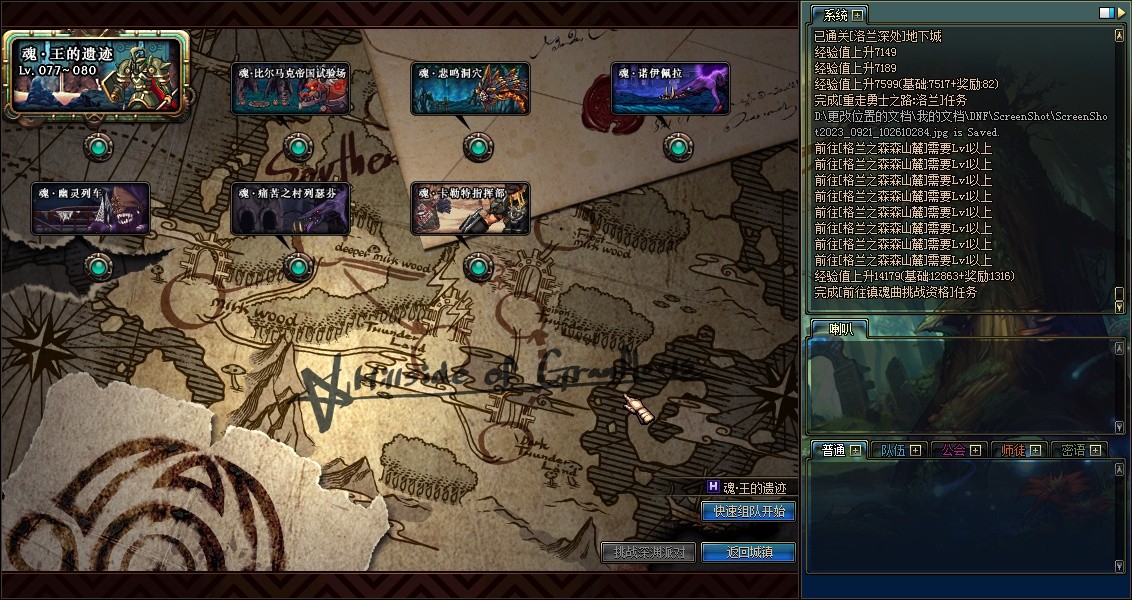Click the 快速组队开始 quick party button

tap(749, 511)
